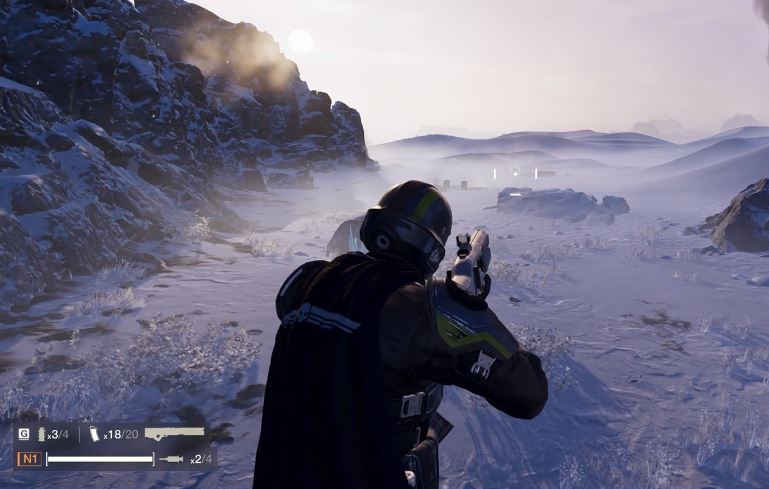Select the equipped rifle silhouette
Viewport: 769px width, 489px height.
[x=174, y=433]
